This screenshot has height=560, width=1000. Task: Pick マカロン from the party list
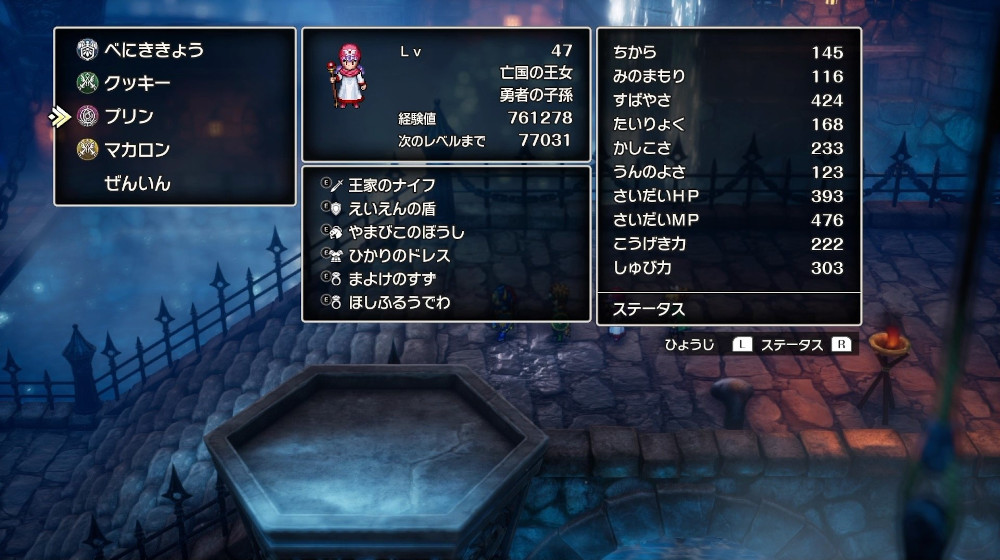(x=137, y=150)
